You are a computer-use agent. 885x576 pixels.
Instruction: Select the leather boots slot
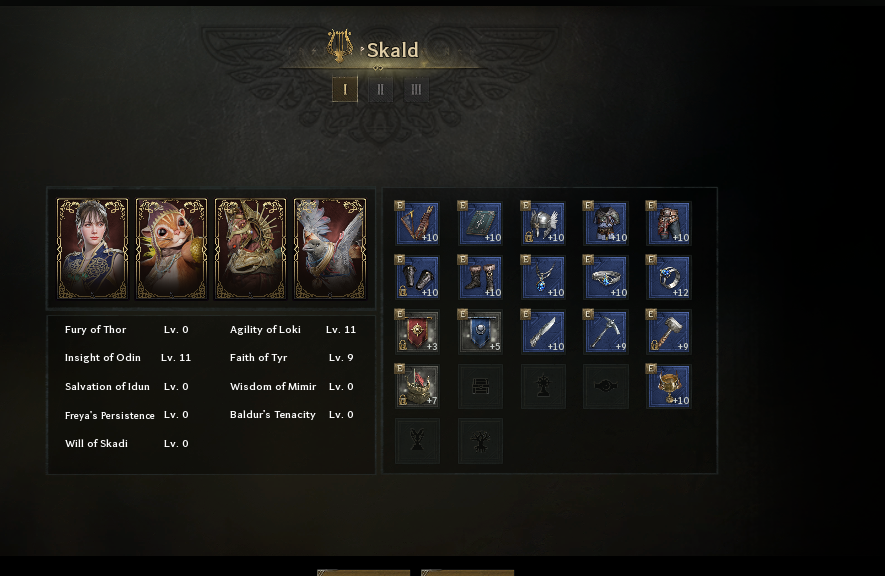click(480, 277)
